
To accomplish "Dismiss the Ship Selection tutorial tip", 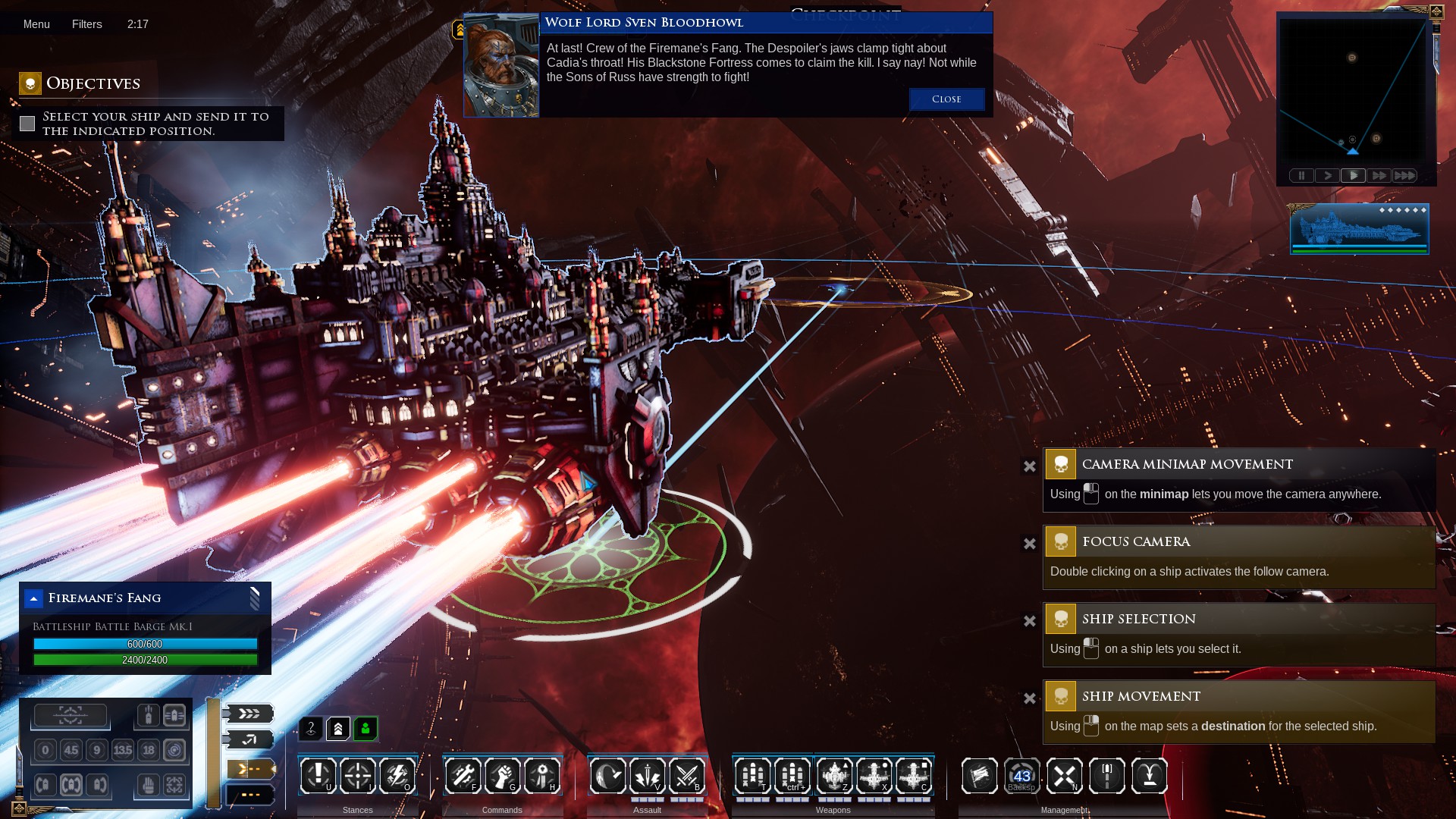I will point(1029,621).
